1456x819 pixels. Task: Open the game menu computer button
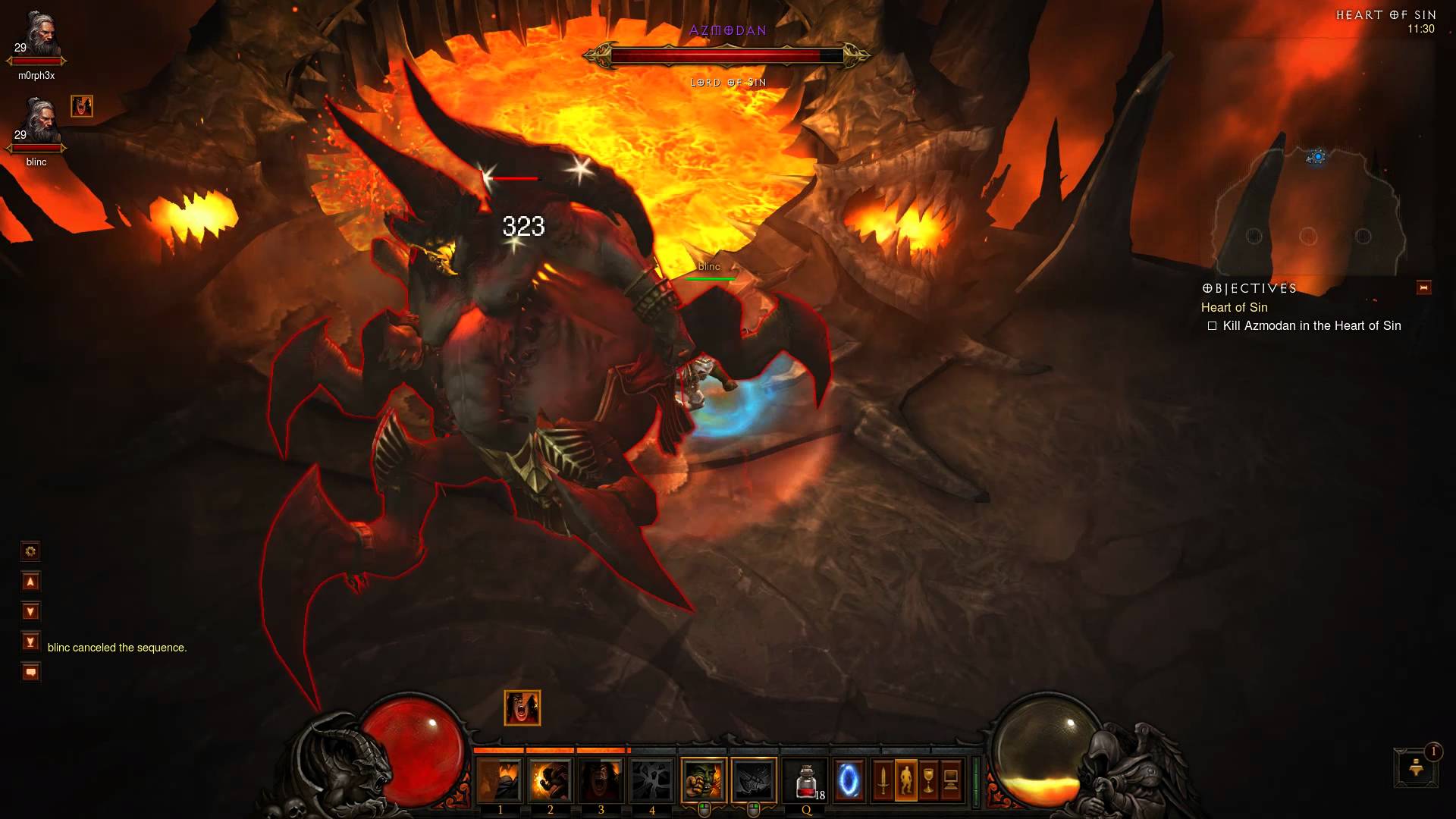tap(951, 780)
